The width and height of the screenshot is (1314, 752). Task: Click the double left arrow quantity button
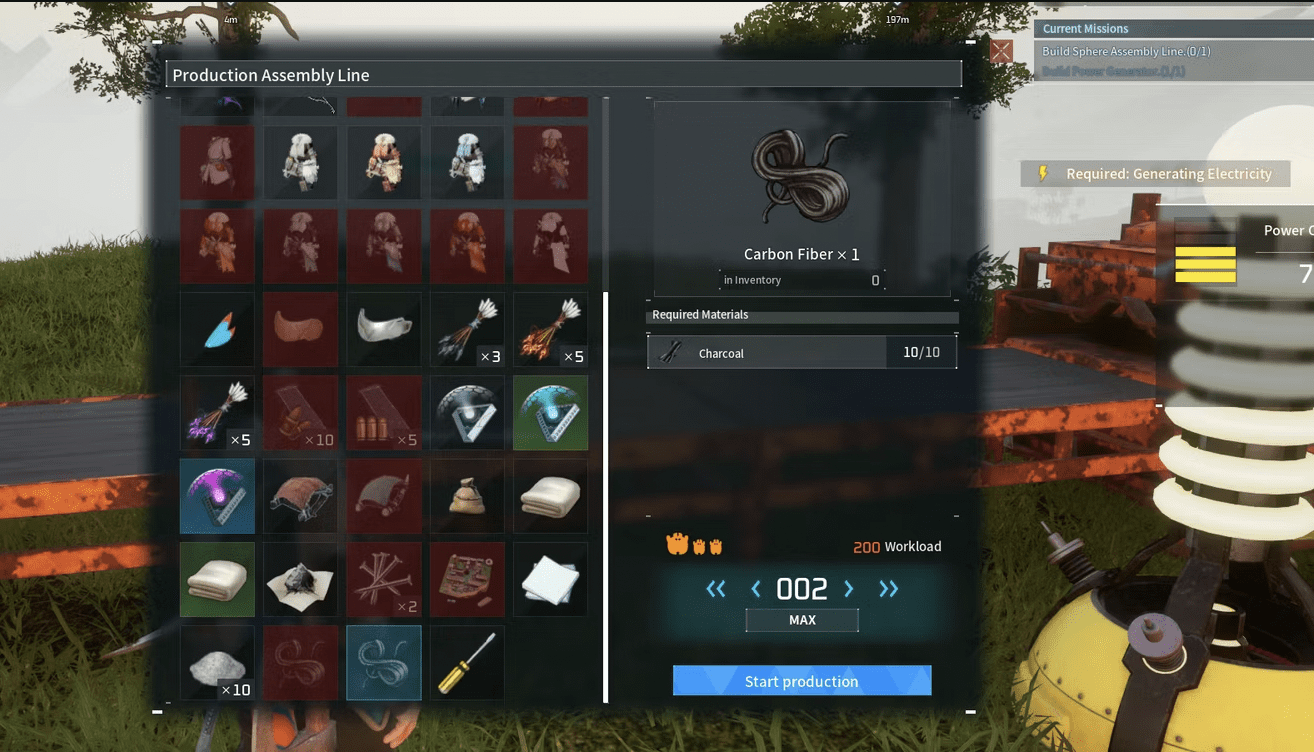tap(716, 589)
